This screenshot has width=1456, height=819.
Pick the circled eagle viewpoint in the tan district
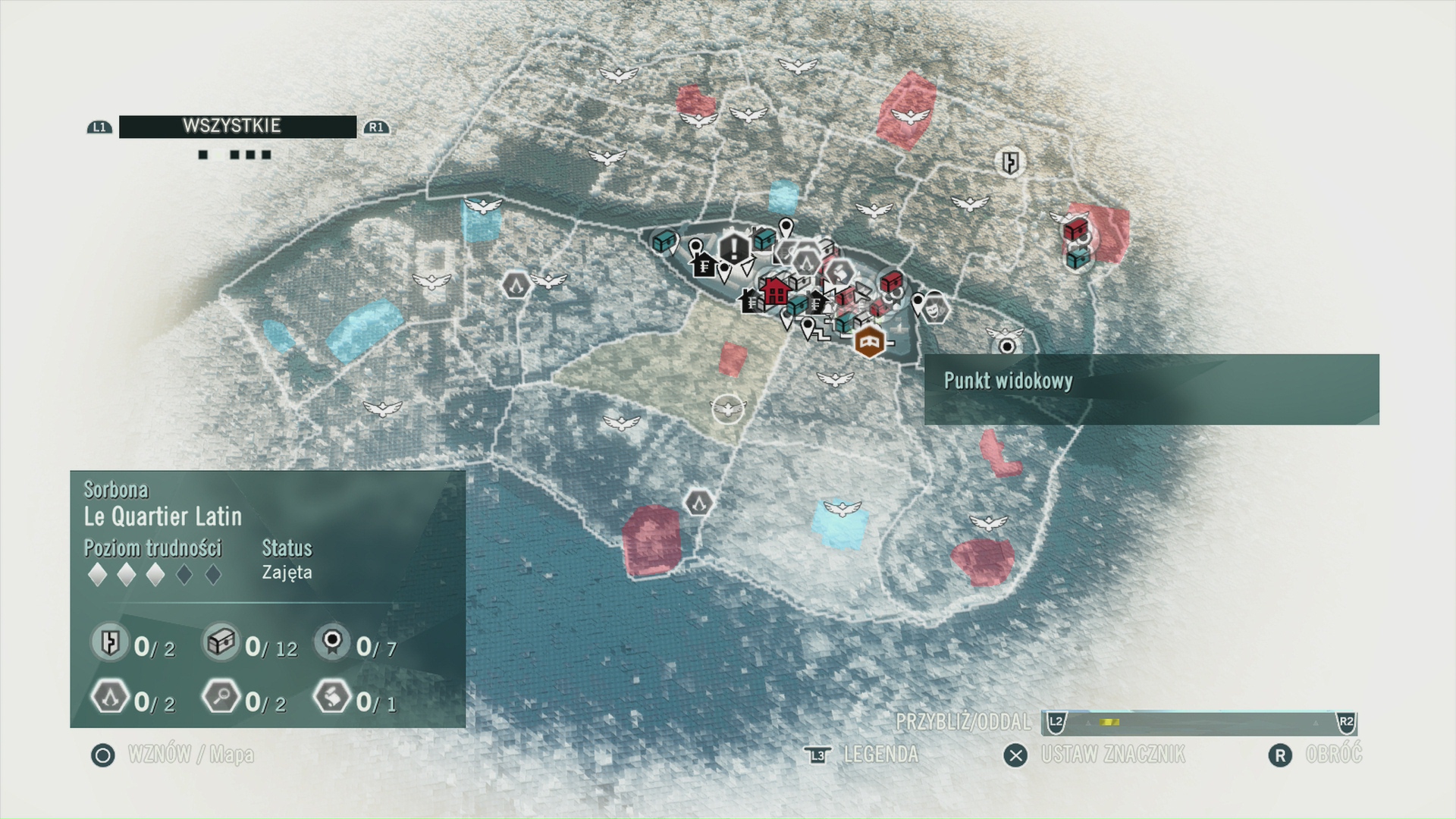(728, 409)
